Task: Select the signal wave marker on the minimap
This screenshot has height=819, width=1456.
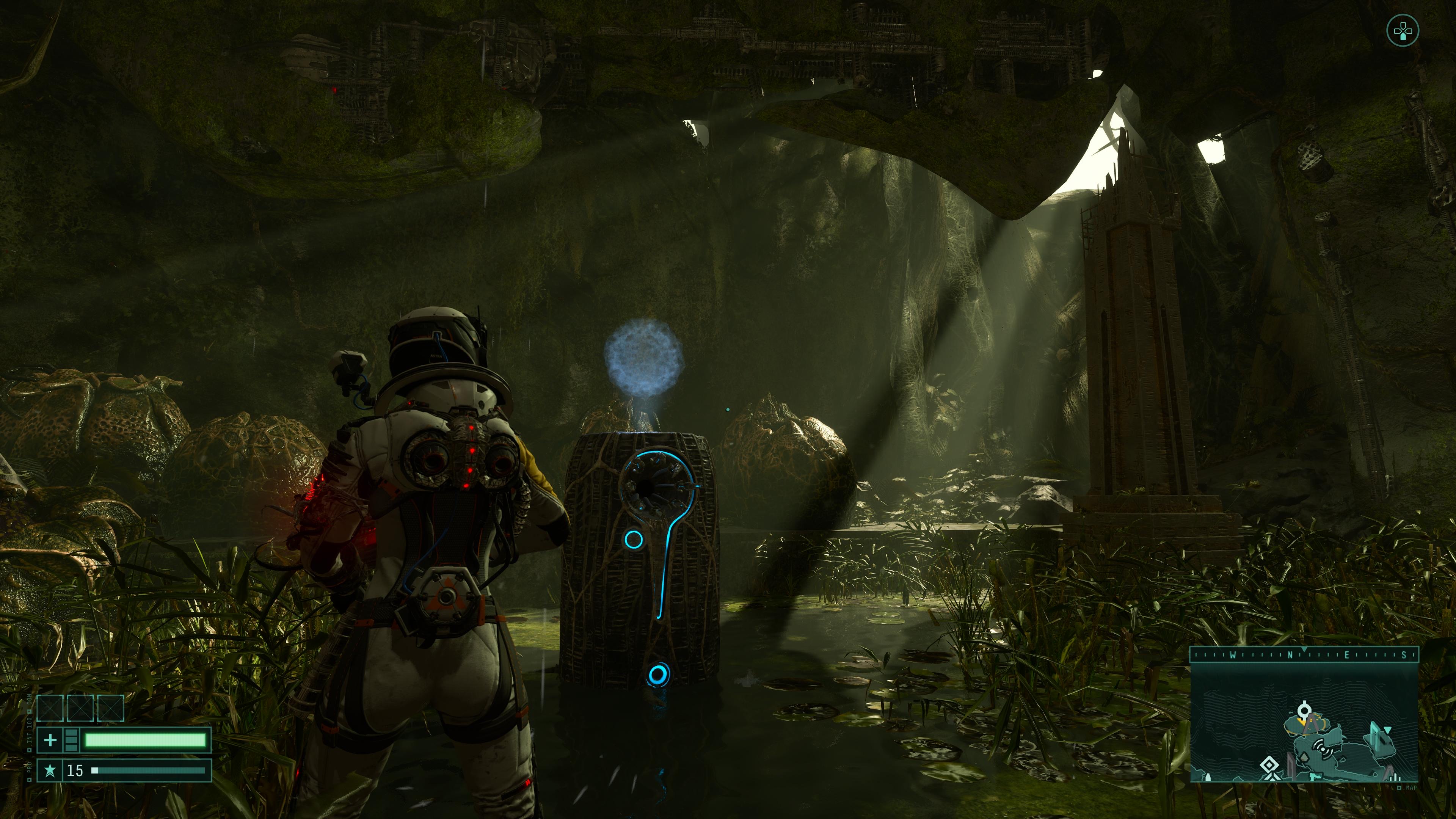Action: (1323, 749)
